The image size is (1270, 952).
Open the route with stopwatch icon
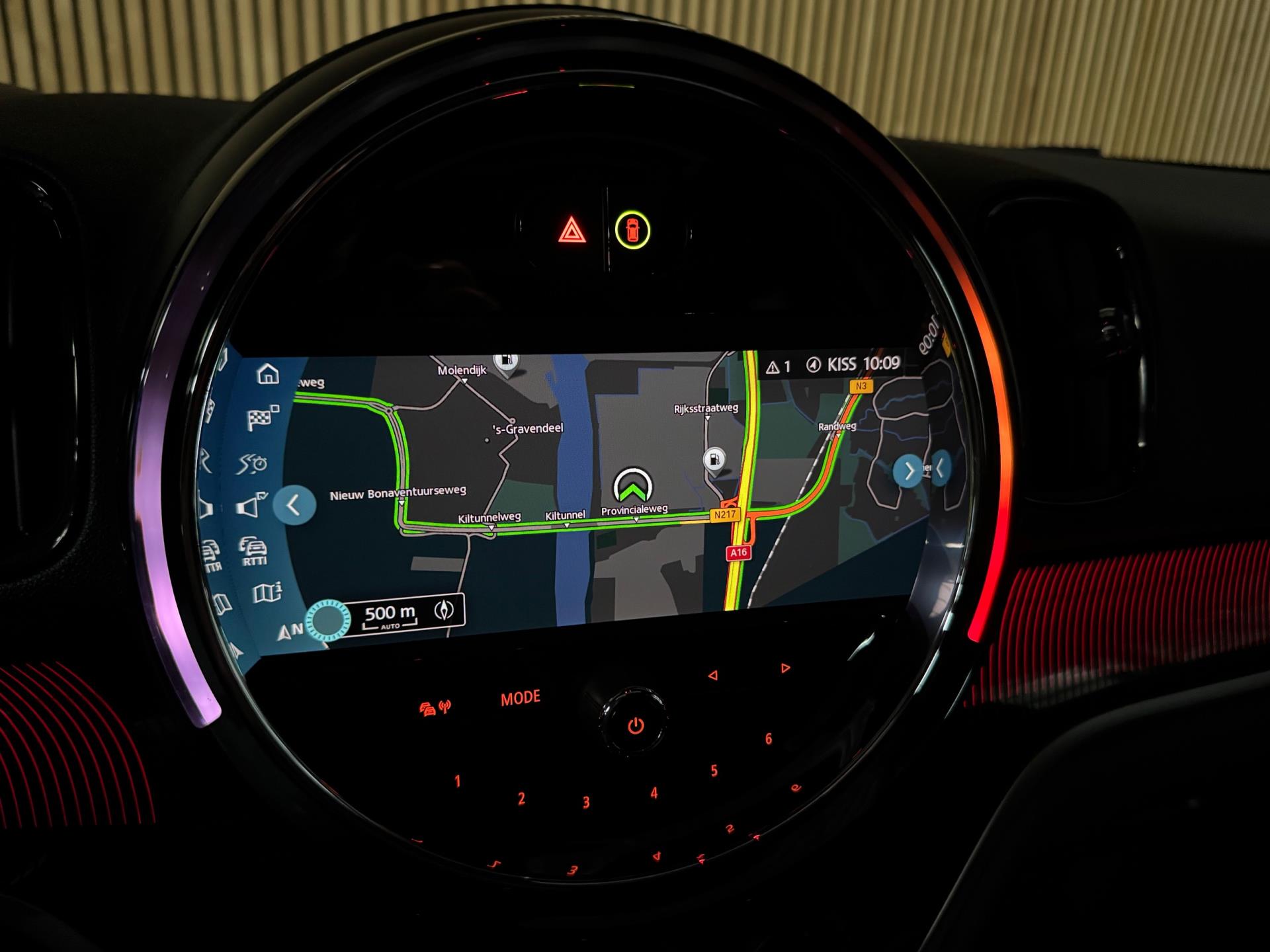pyautogui.click(x=253, y=464)
